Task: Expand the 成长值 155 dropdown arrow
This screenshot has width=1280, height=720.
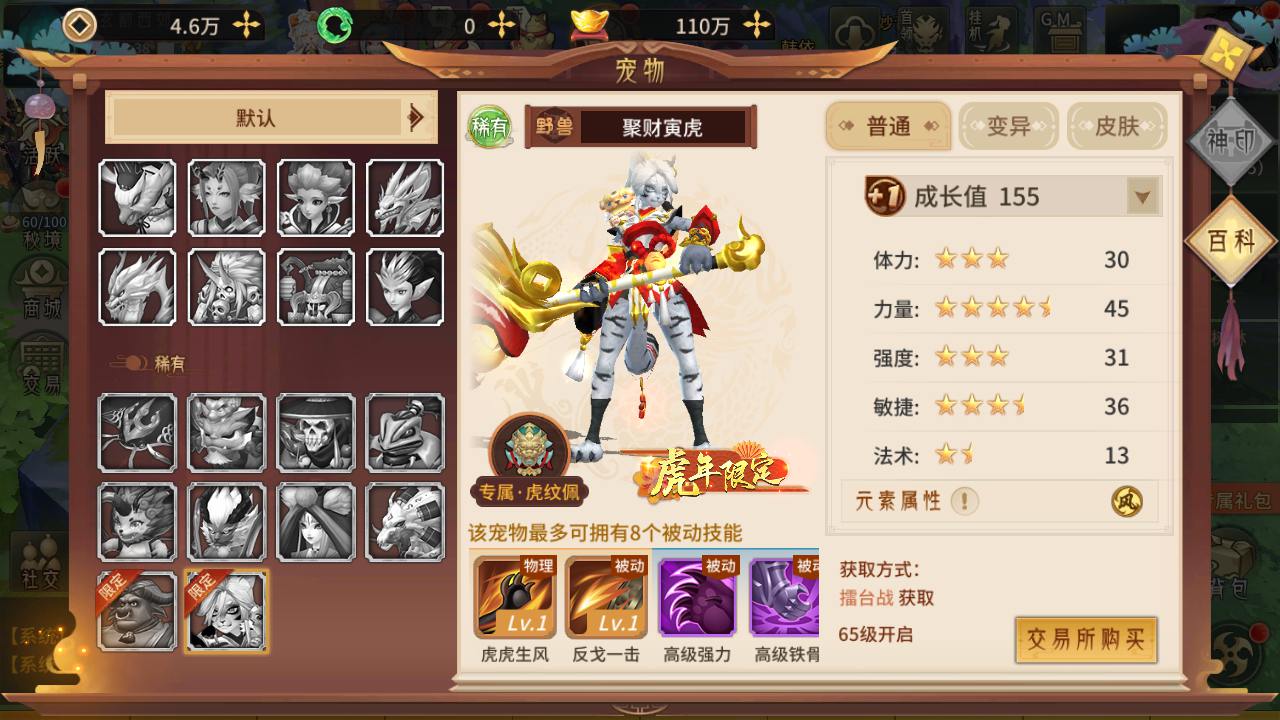Action: [1142, 197]
